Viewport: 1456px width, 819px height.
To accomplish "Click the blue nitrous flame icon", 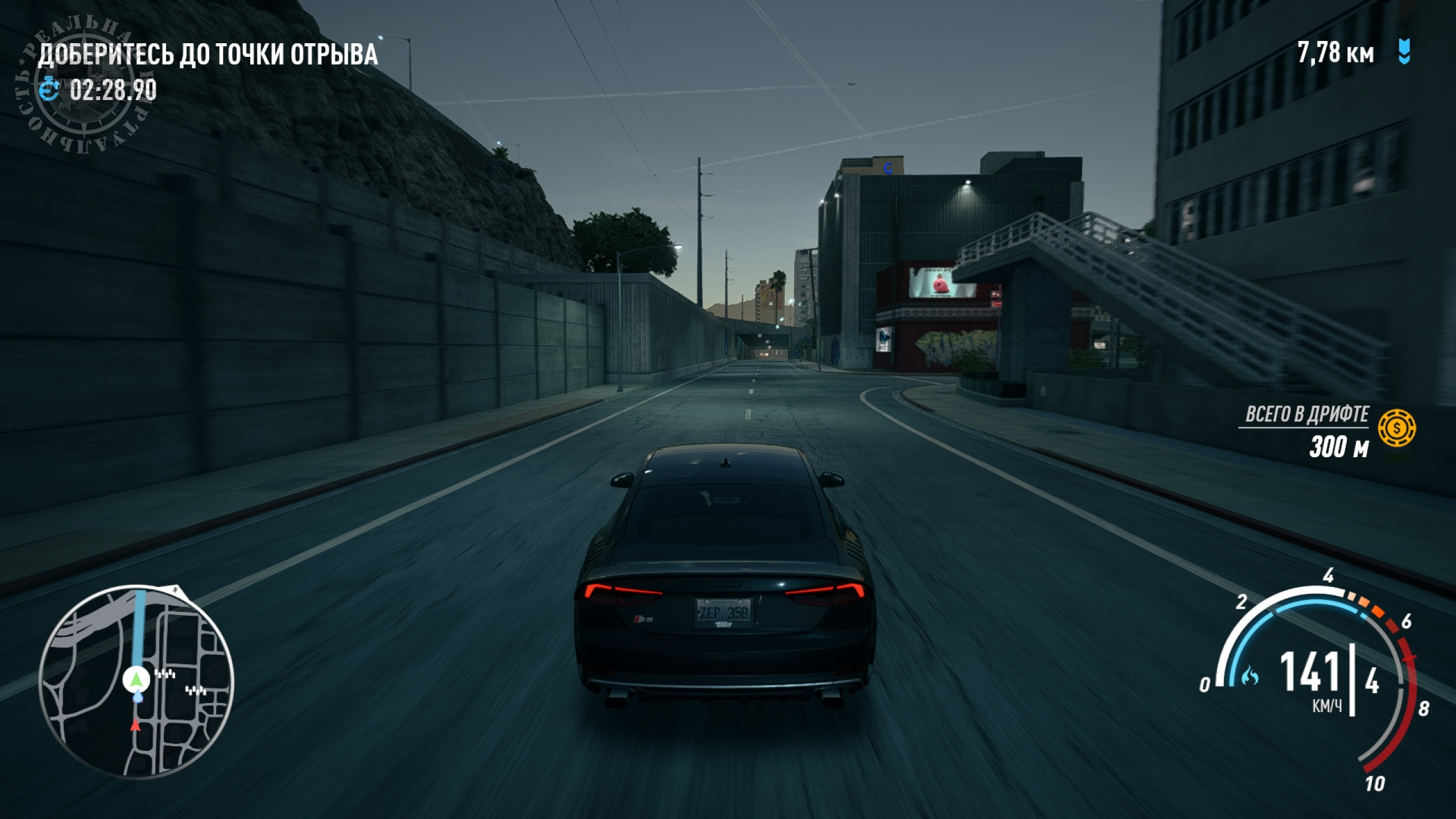I will coord(1250,676).
